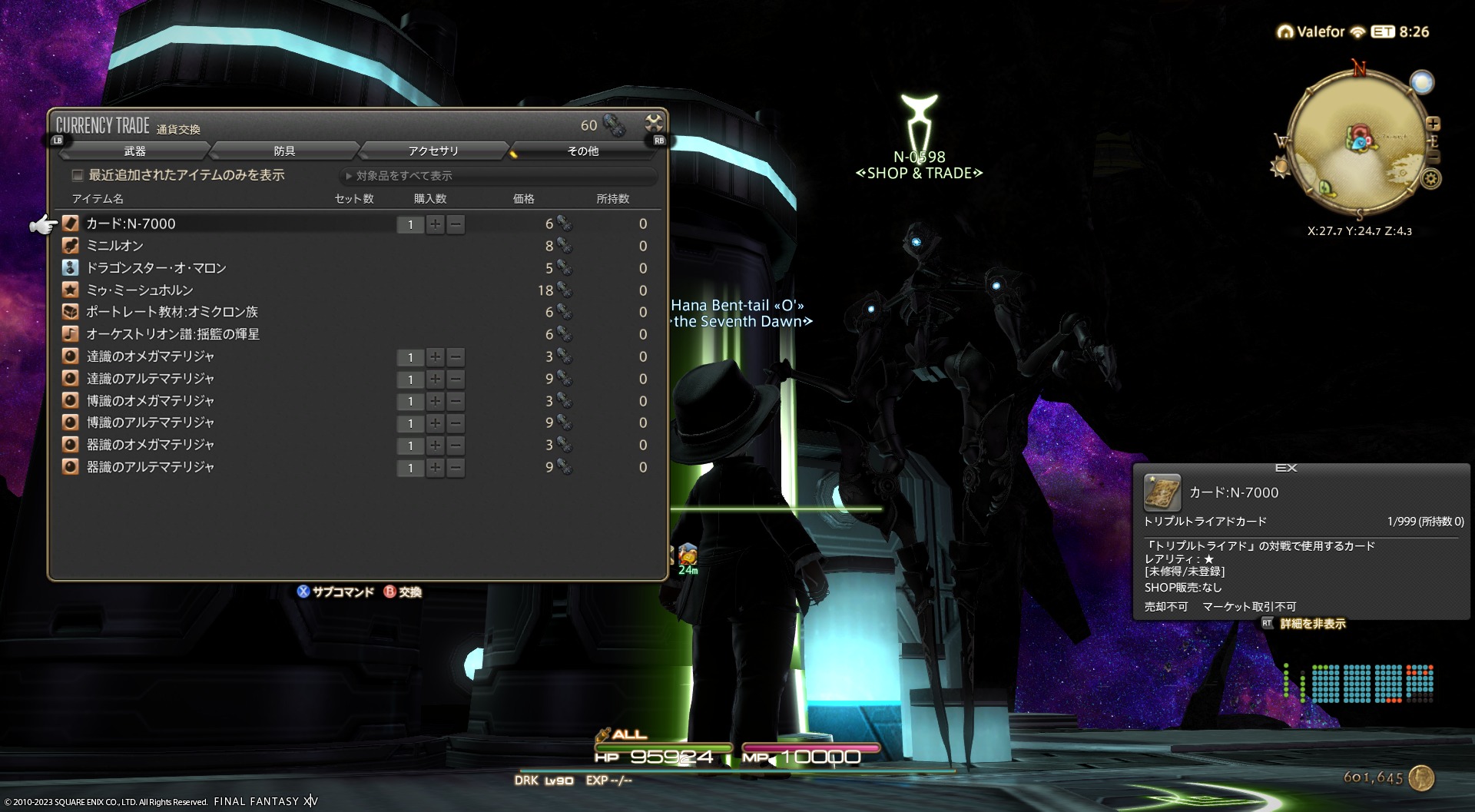Decrease quantity for 達識のオメガマテリジャ
1475x812 pixels.
[456, 357]
